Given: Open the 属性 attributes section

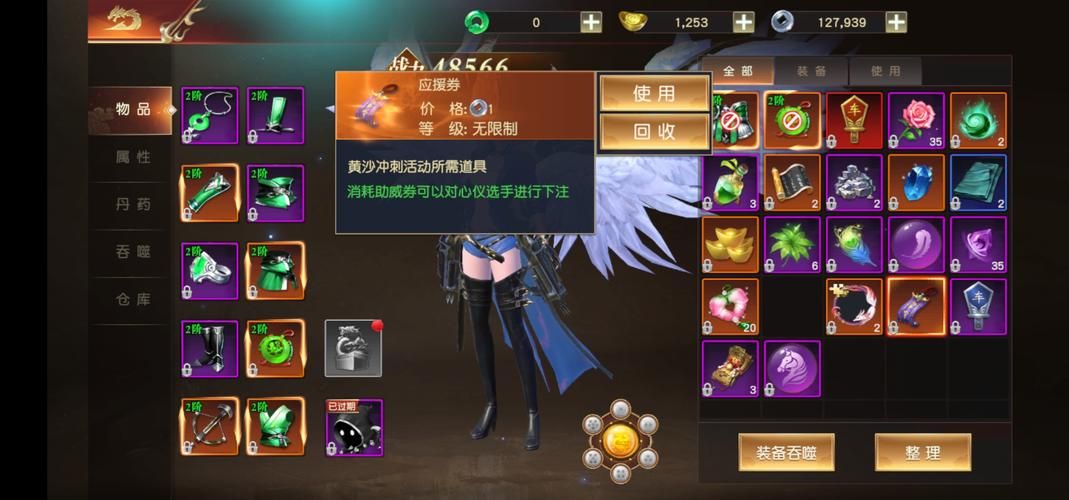Looking at the screenshot, I should [x=133, y=157].
